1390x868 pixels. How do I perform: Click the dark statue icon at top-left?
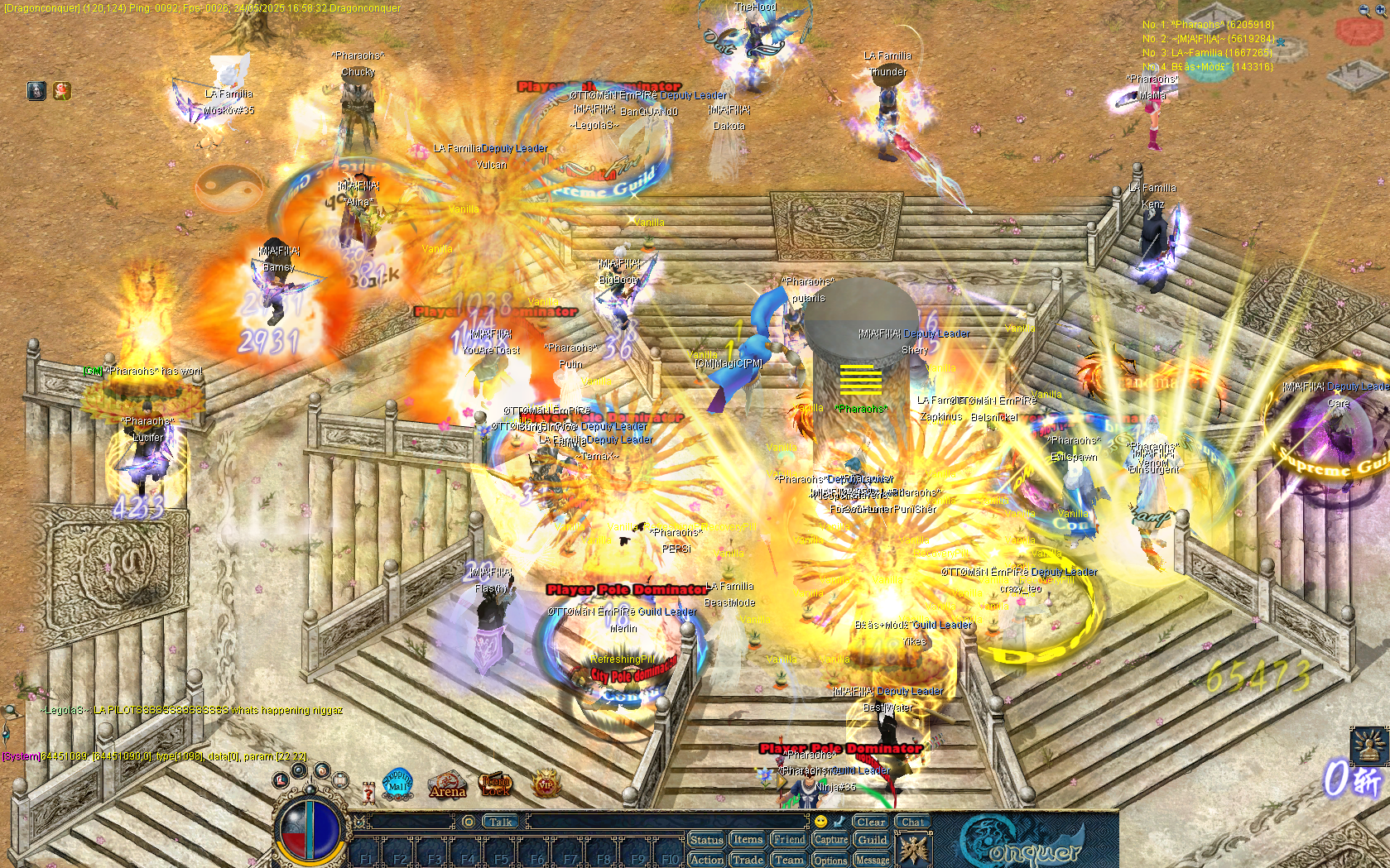pos(36,91)
